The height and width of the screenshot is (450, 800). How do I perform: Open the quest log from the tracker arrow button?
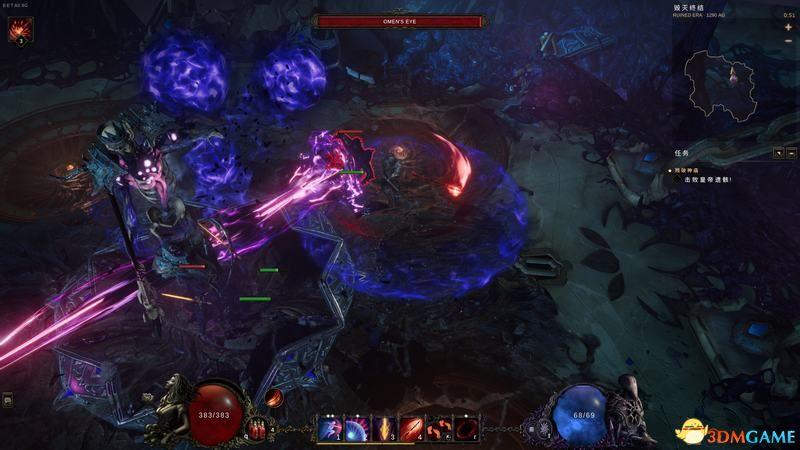(778, 153)
